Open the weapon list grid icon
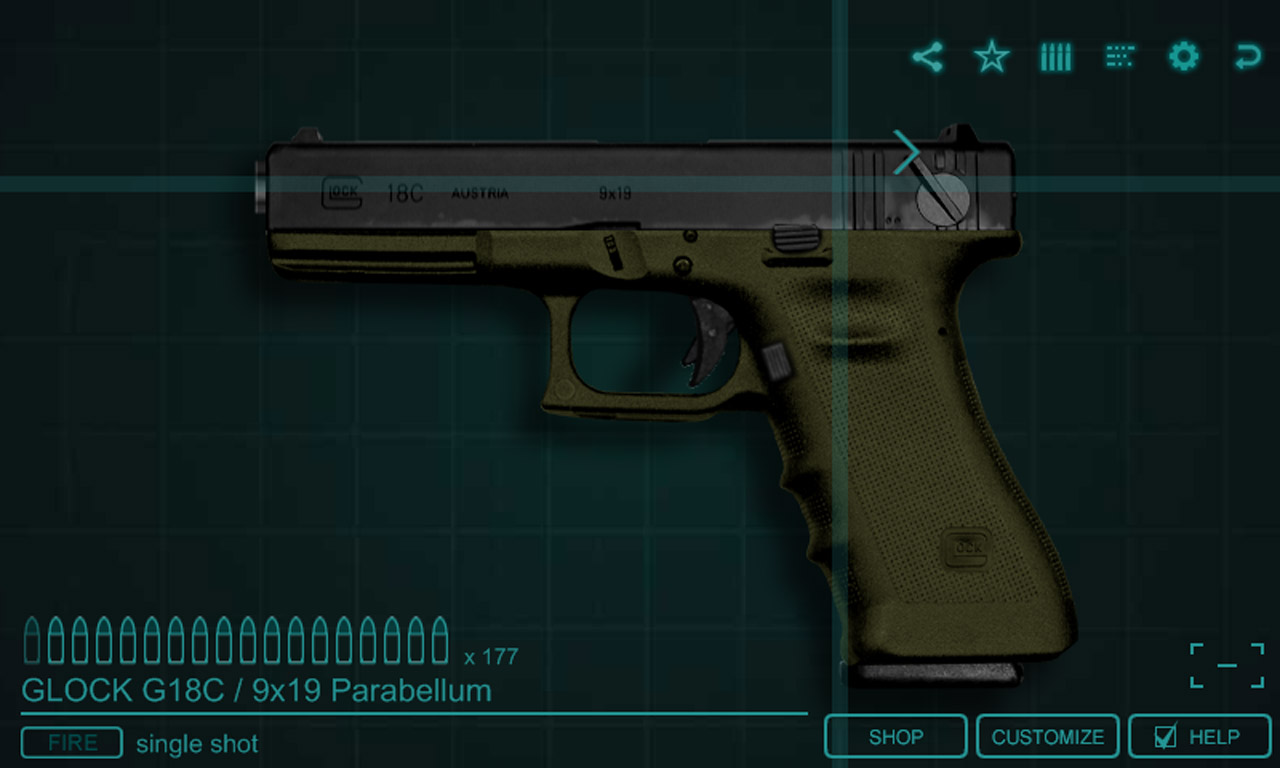 pos(1119,57)
